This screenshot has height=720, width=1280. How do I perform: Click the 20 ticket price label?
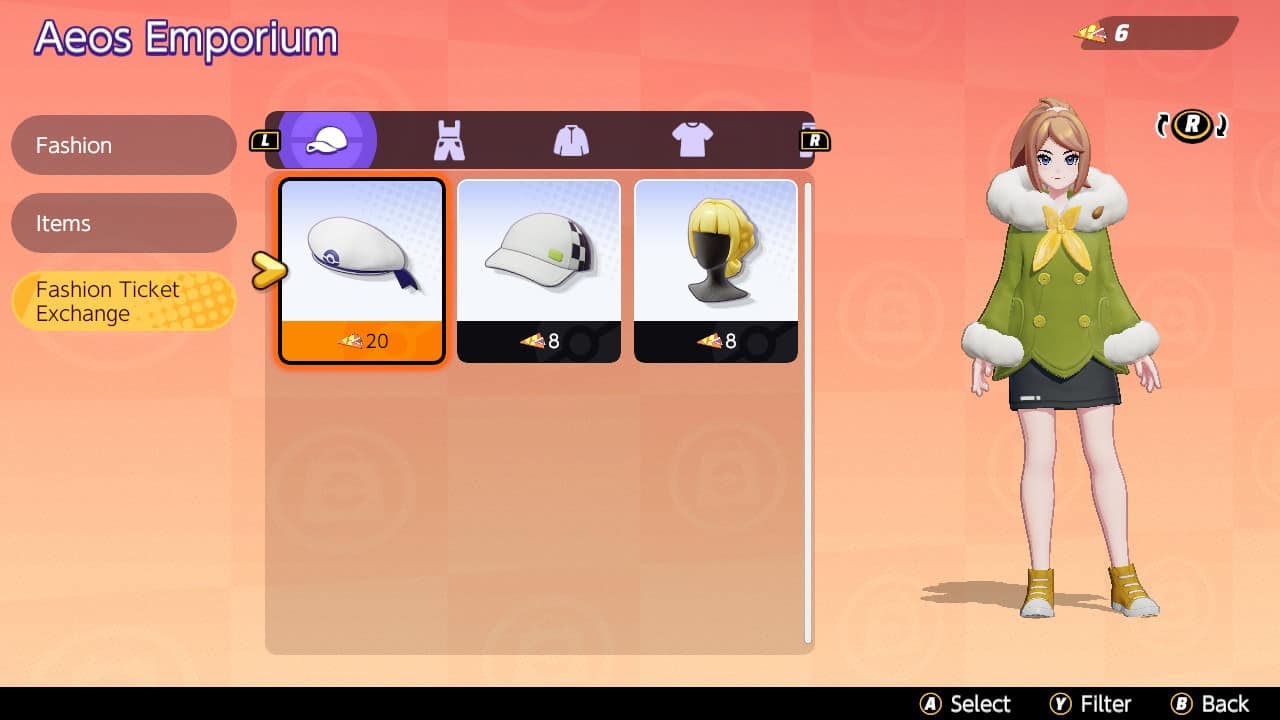(x=360, y=341)
